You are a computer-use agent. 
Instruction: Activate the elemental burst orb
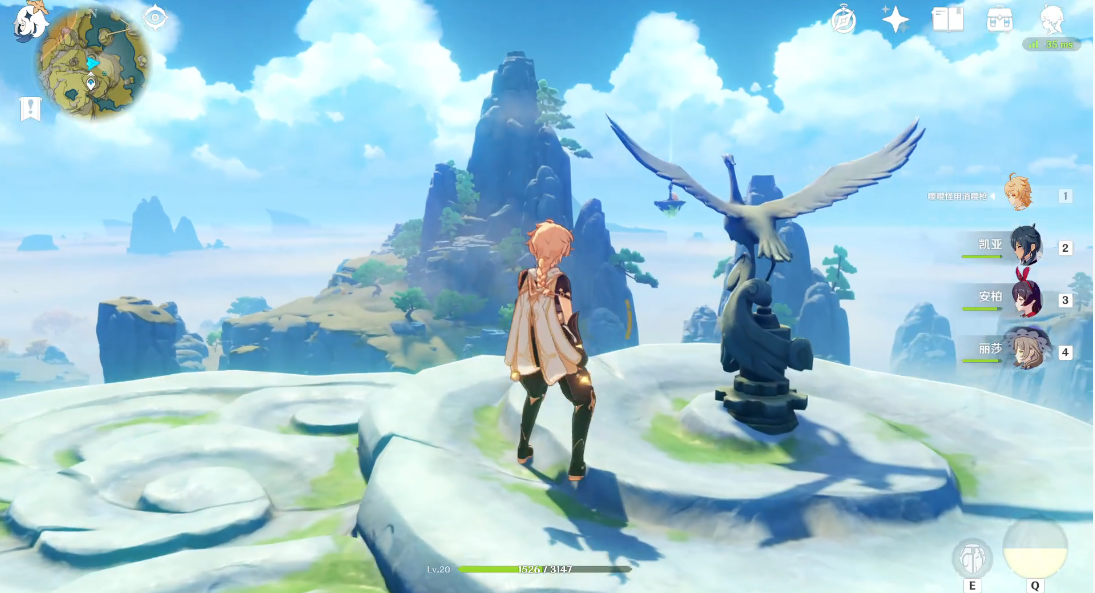click(x=1035, y=549)
